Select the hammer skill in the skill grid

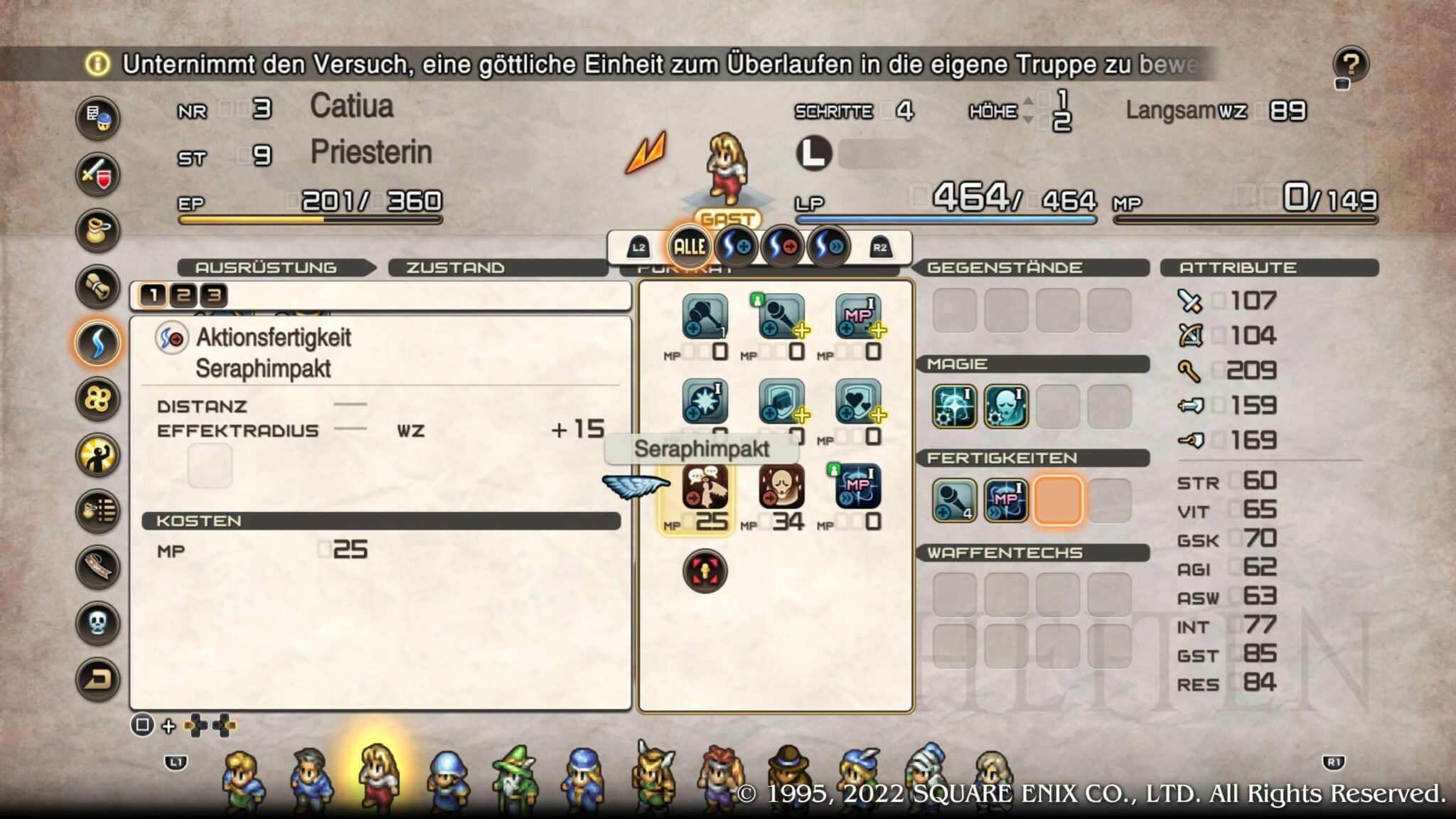tap(705, 316)
